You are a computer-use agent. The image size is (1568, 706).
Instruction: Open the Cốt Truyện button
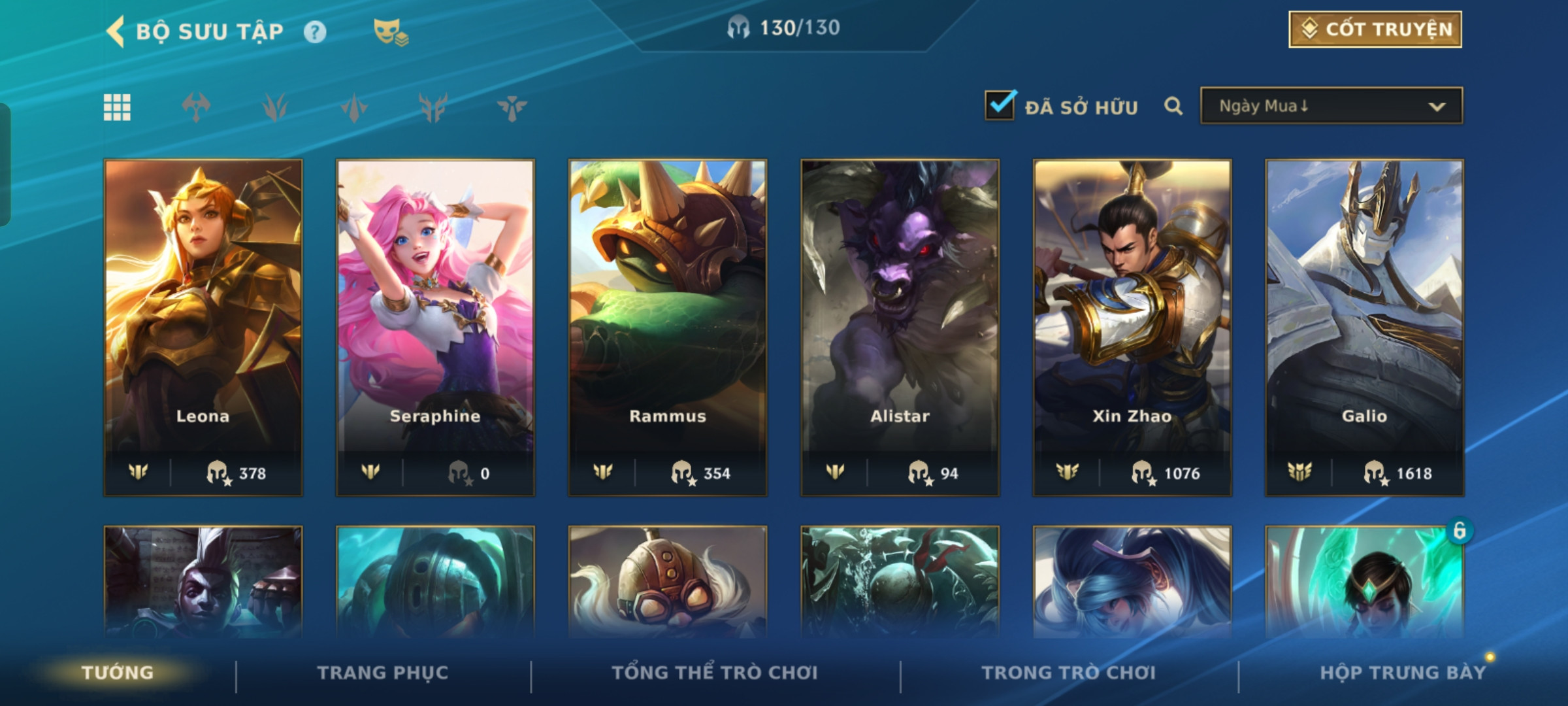point(1375,29)
